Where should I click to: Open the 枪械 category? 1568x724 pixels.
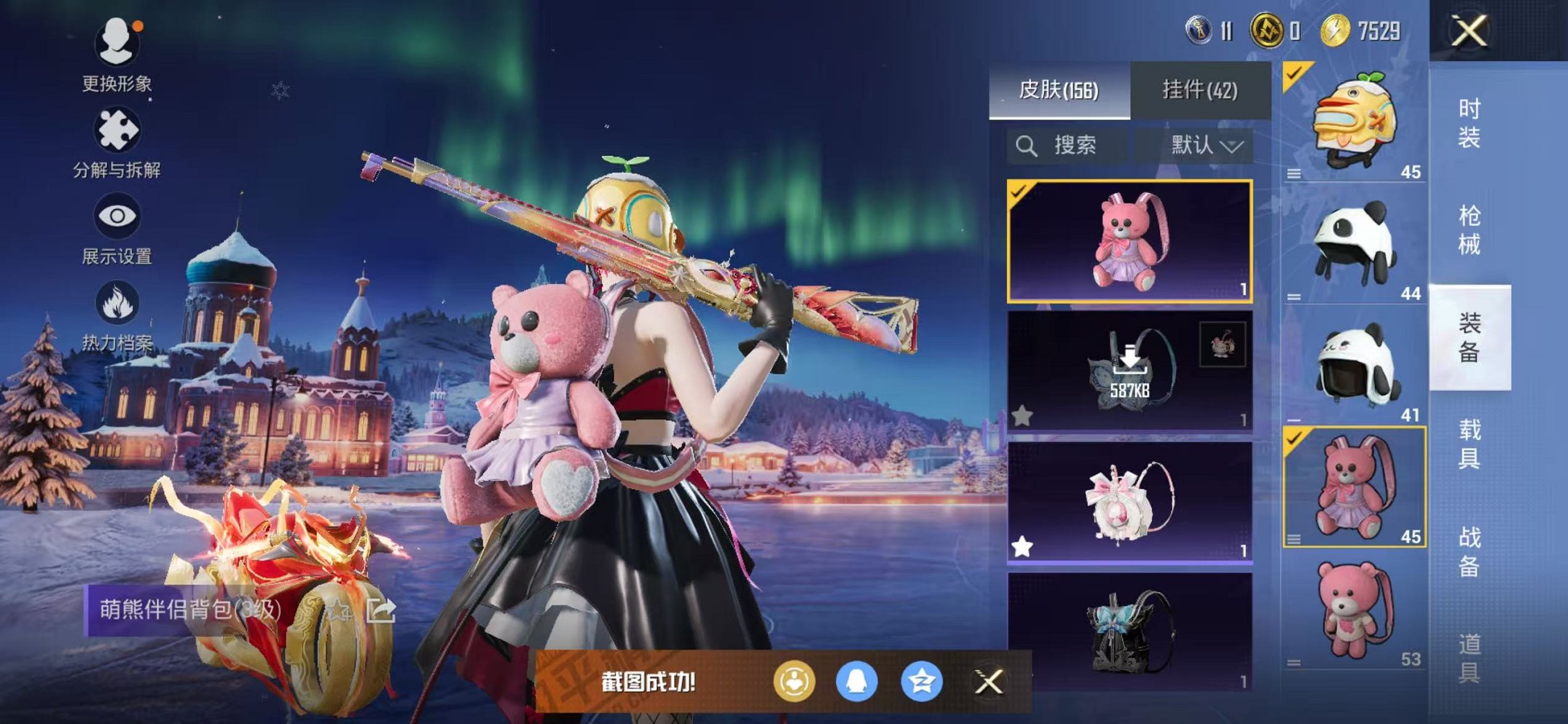pyautogui.click(x=1469, y=230)
